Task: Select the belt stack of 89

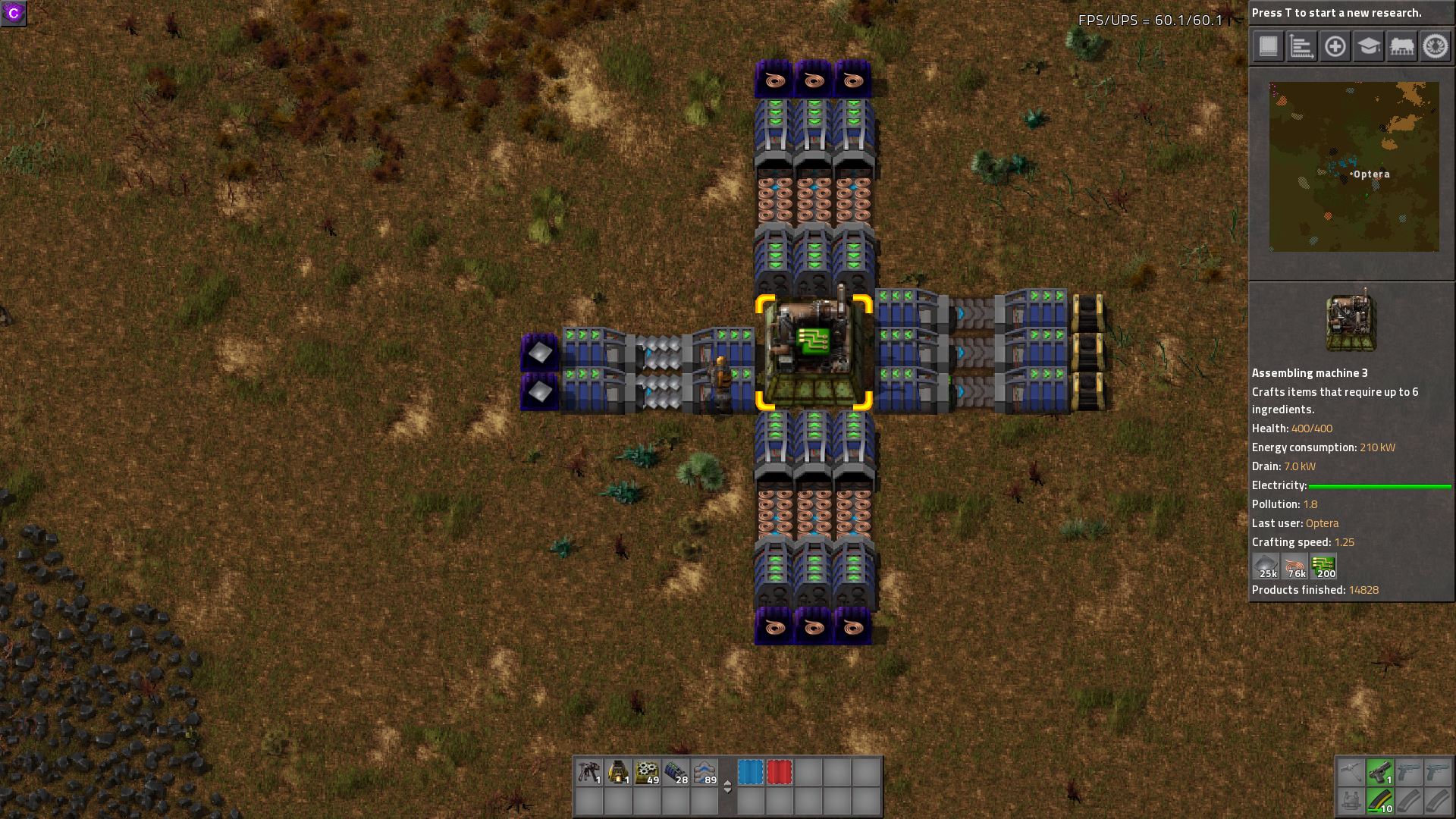Action: coord(704,772)
